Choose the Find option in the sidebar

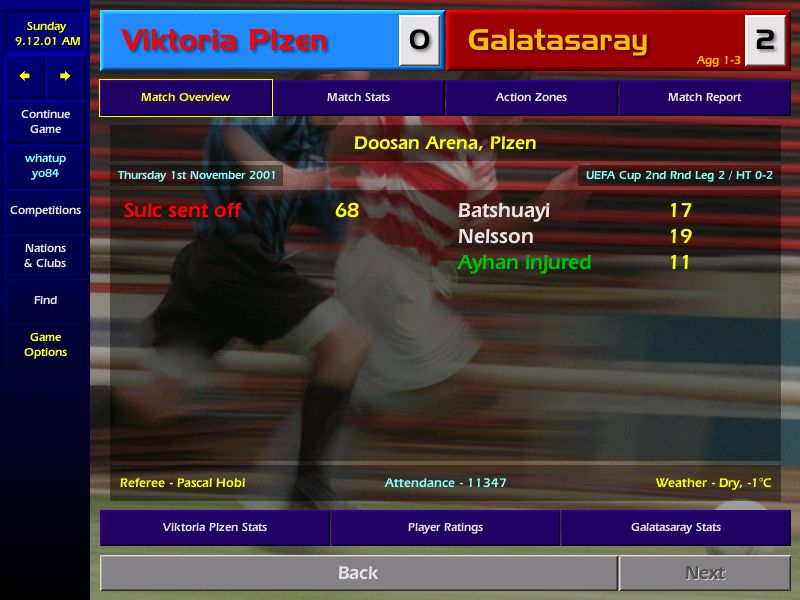click(x=45, y=300)
